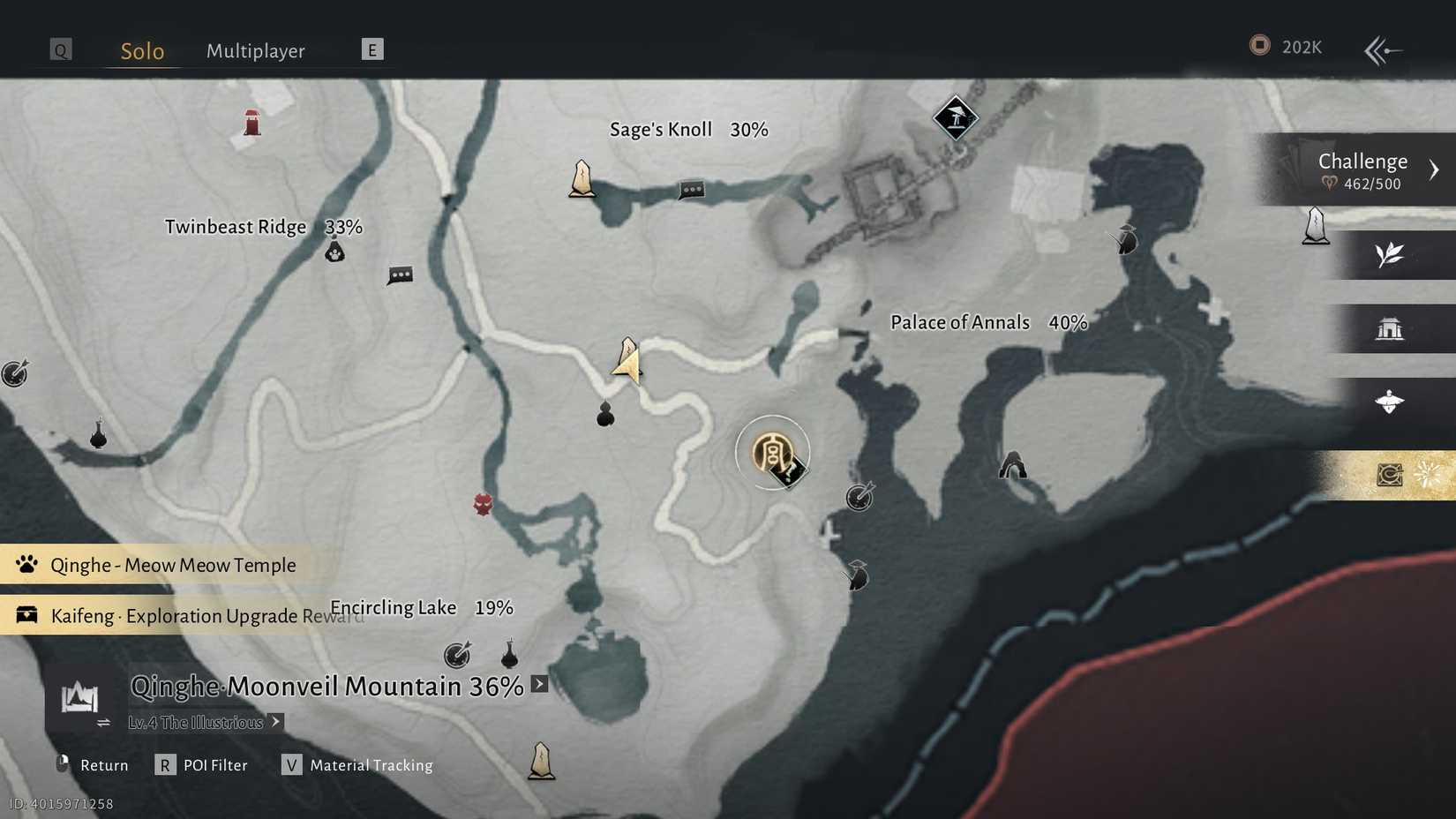Toggle the compass seal icon in the gold strip
1456x819 pixels.
(x=1389, y=475)
